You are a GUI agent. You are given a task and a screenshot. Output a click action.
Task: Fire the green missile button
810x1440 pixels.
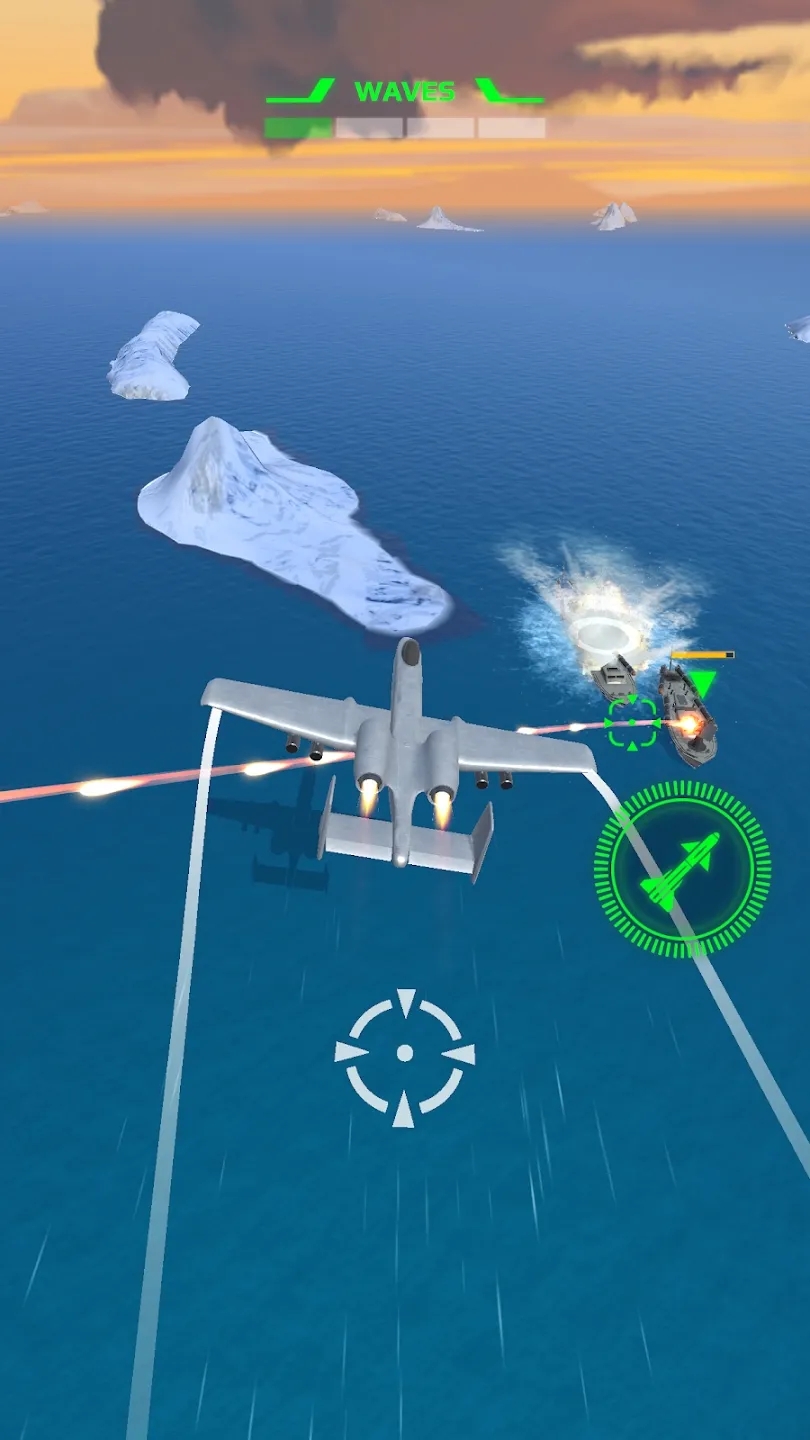[682, 870]
